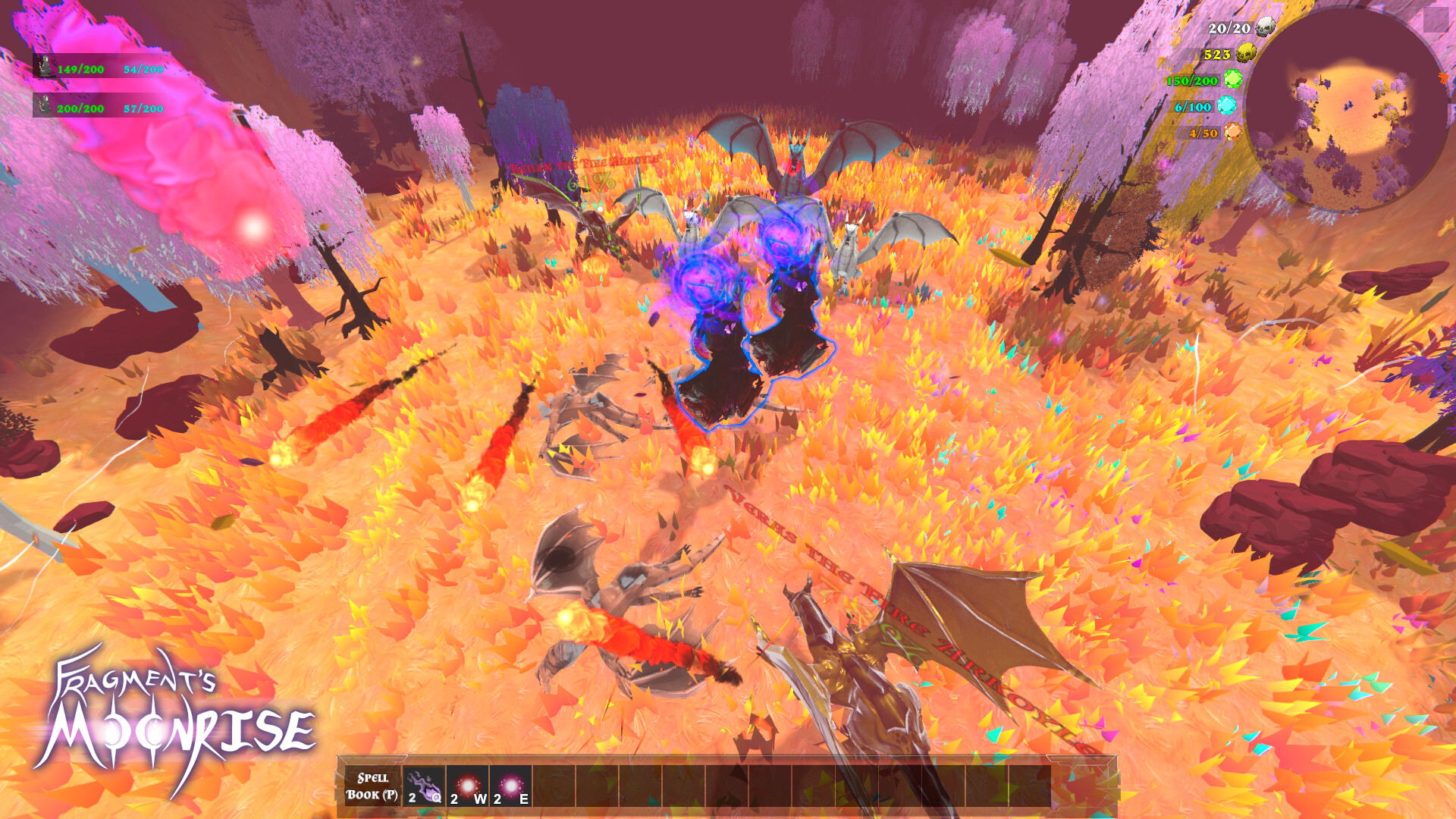Click the green gem resource icon at 150/200
The height and width of the screenshot is (819, 1456).
pos(1232,79)
